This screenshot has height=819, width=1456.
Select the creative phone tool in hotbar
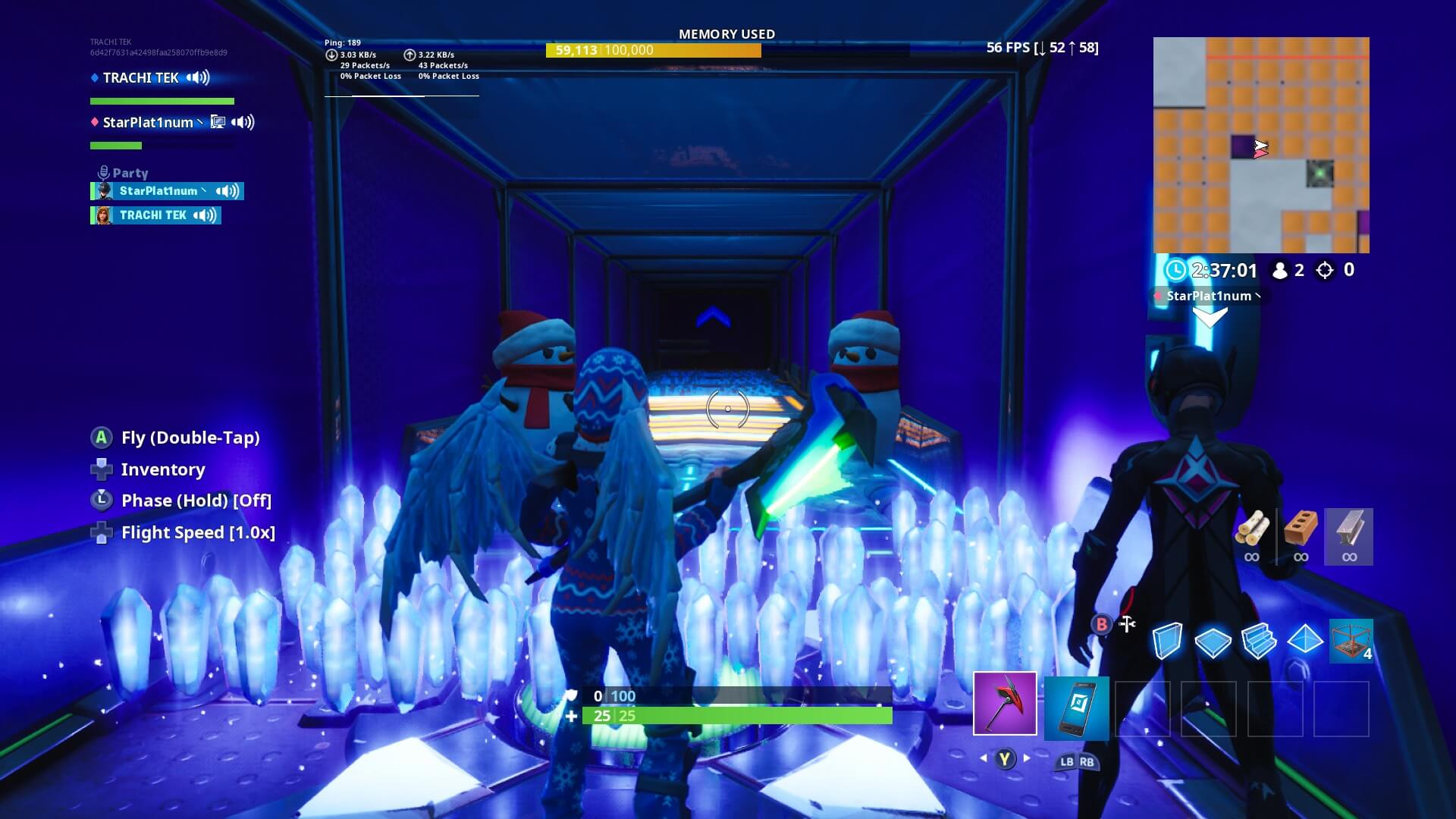tap(1076, 707)
